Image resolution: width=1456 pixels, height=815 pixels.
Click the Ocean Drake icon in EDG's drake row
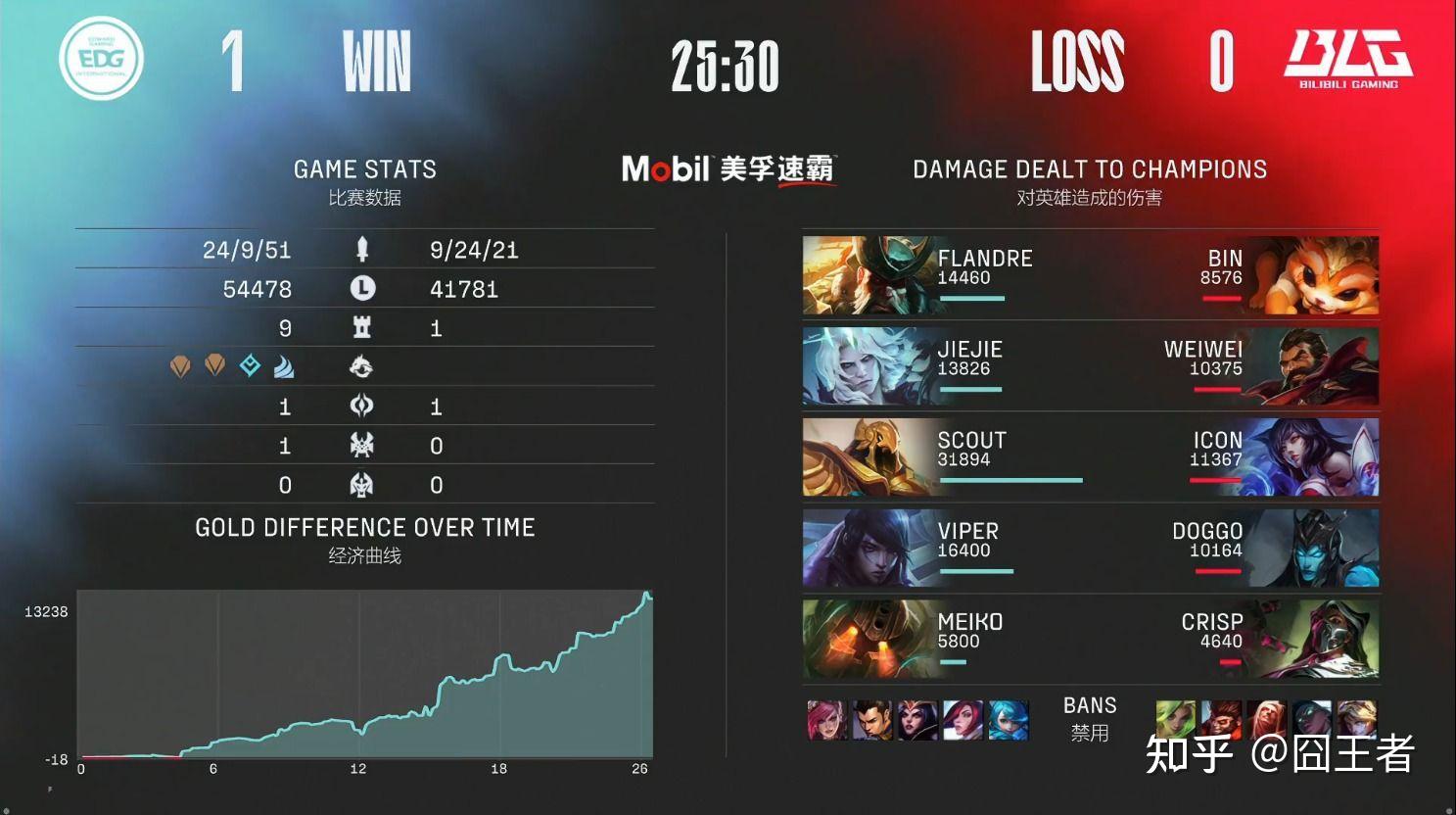(x=282, y=366)
